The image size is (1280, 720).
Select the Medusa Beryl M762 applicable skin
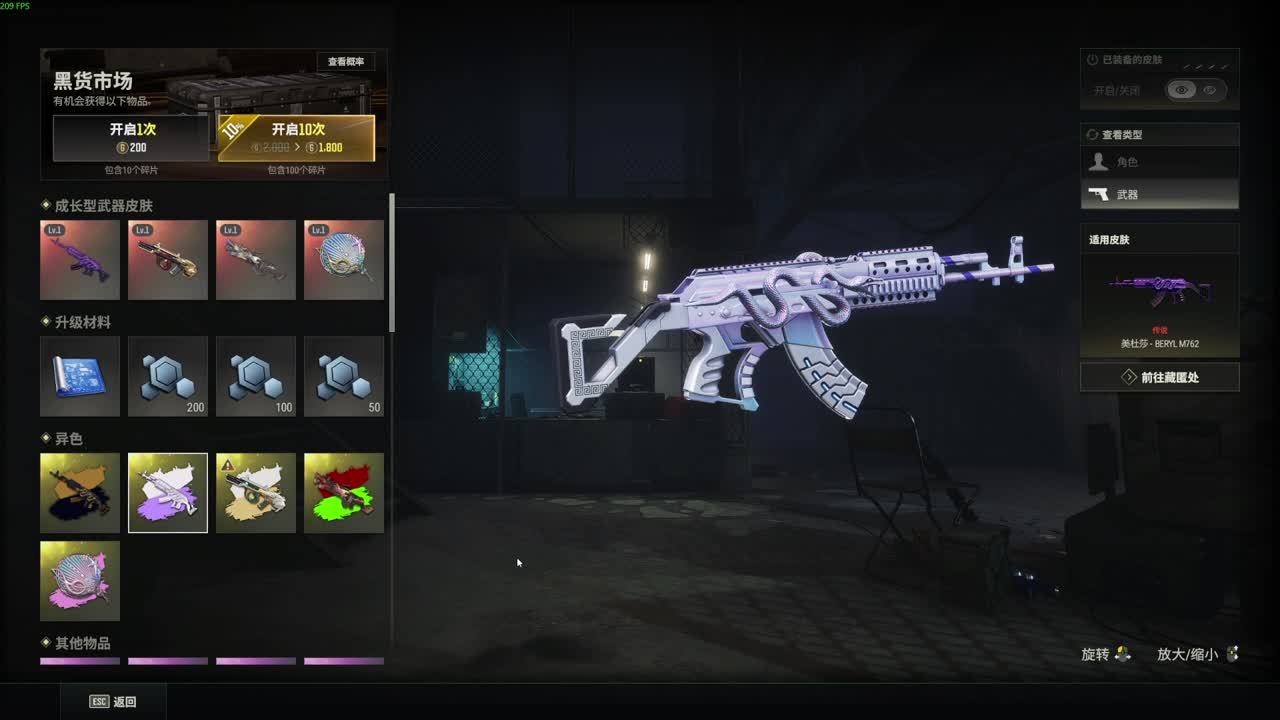pos(1160,304)
